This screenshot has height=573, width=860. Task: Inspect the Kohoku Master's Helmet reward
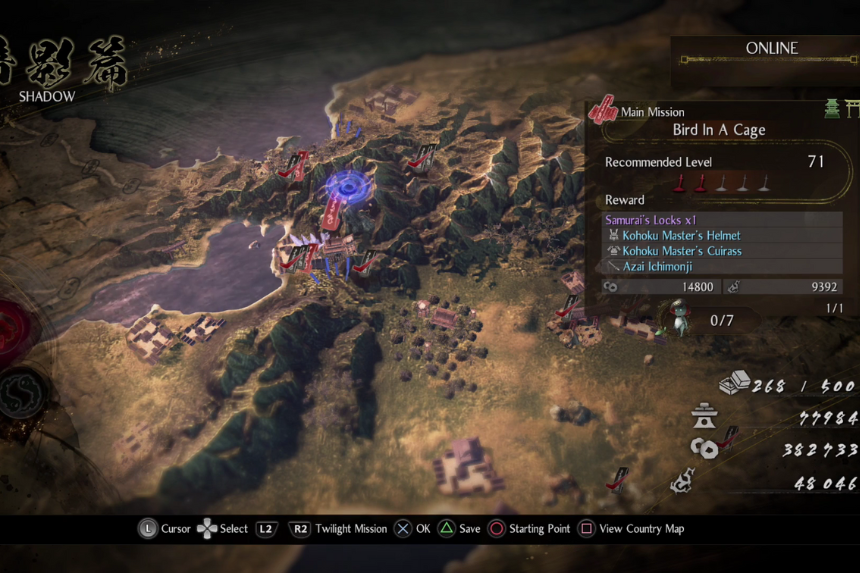click(679, 235)
